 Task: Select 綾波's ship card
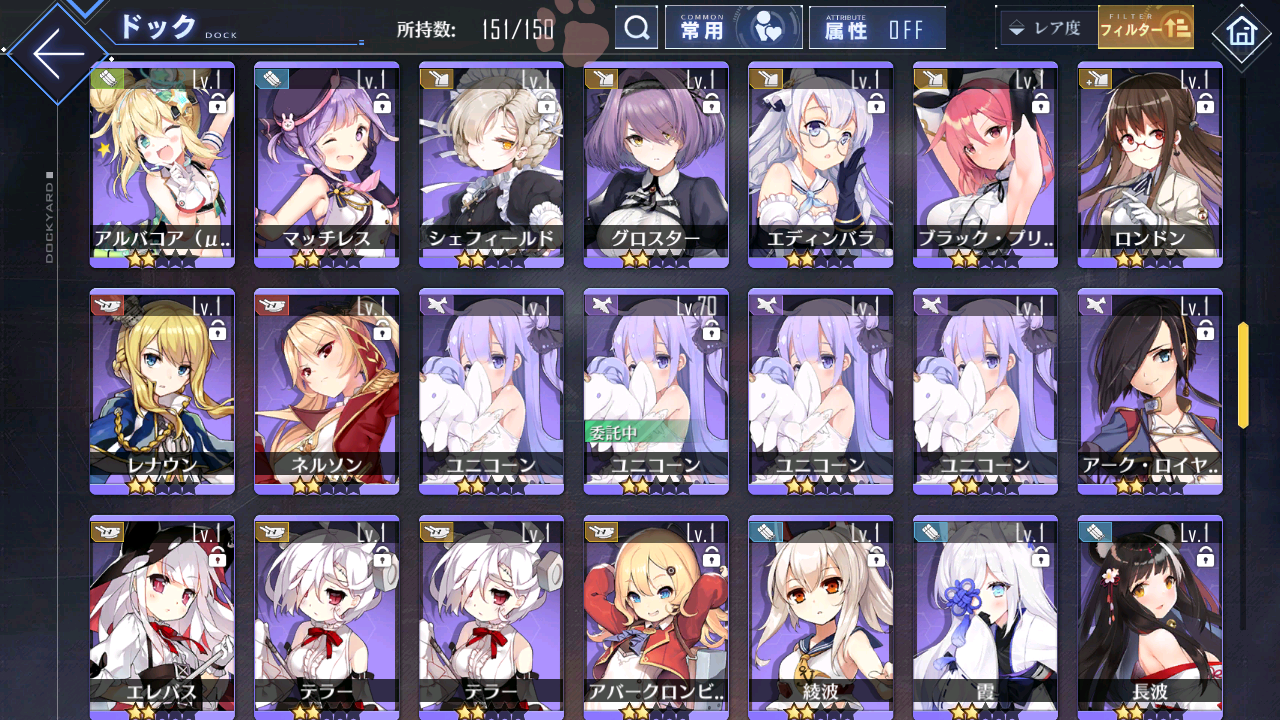(820, 615)
